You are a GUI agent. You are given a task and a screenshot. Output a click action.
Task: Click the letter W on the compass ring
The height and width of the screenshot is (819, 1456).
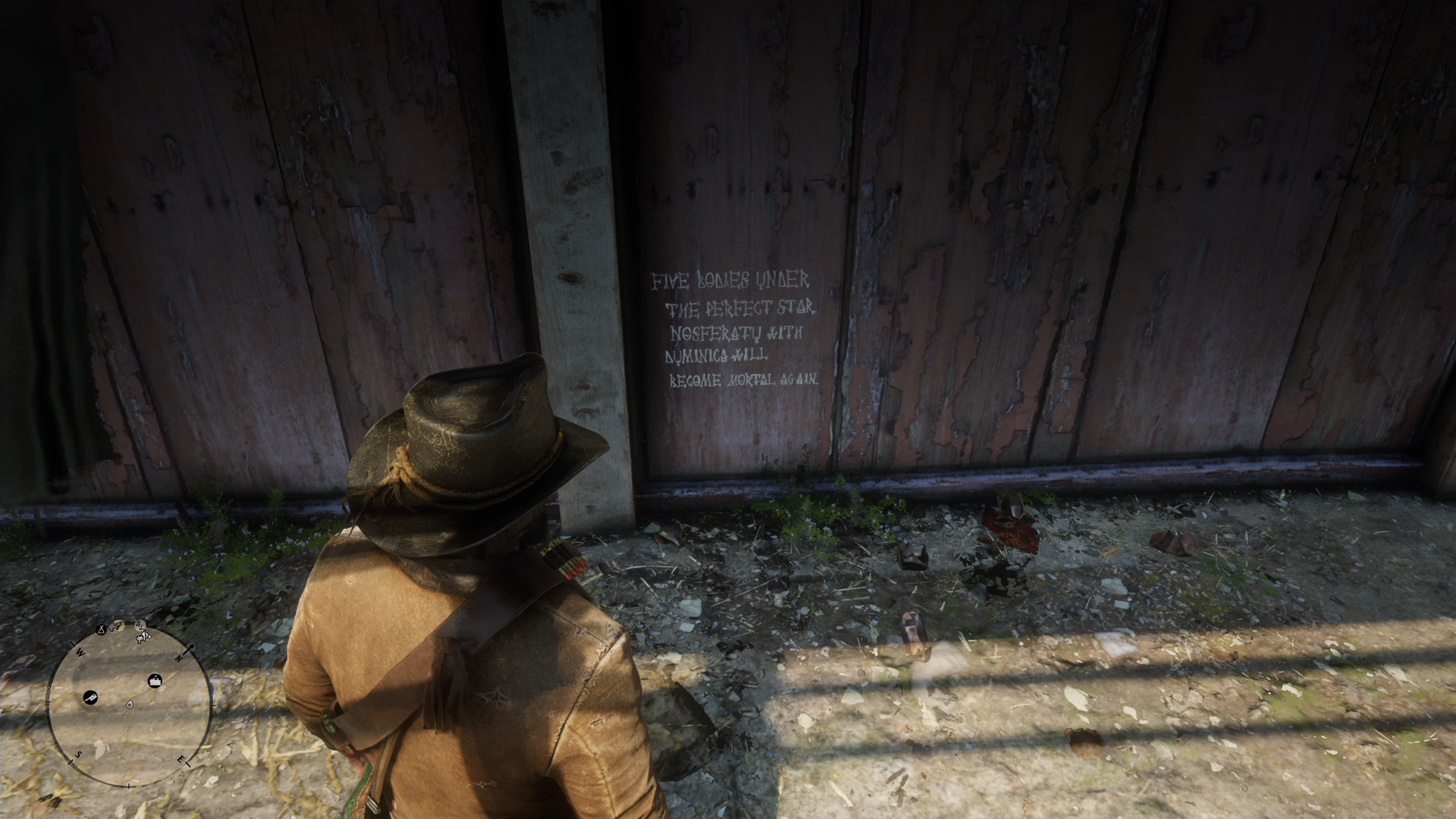(80, 652)
